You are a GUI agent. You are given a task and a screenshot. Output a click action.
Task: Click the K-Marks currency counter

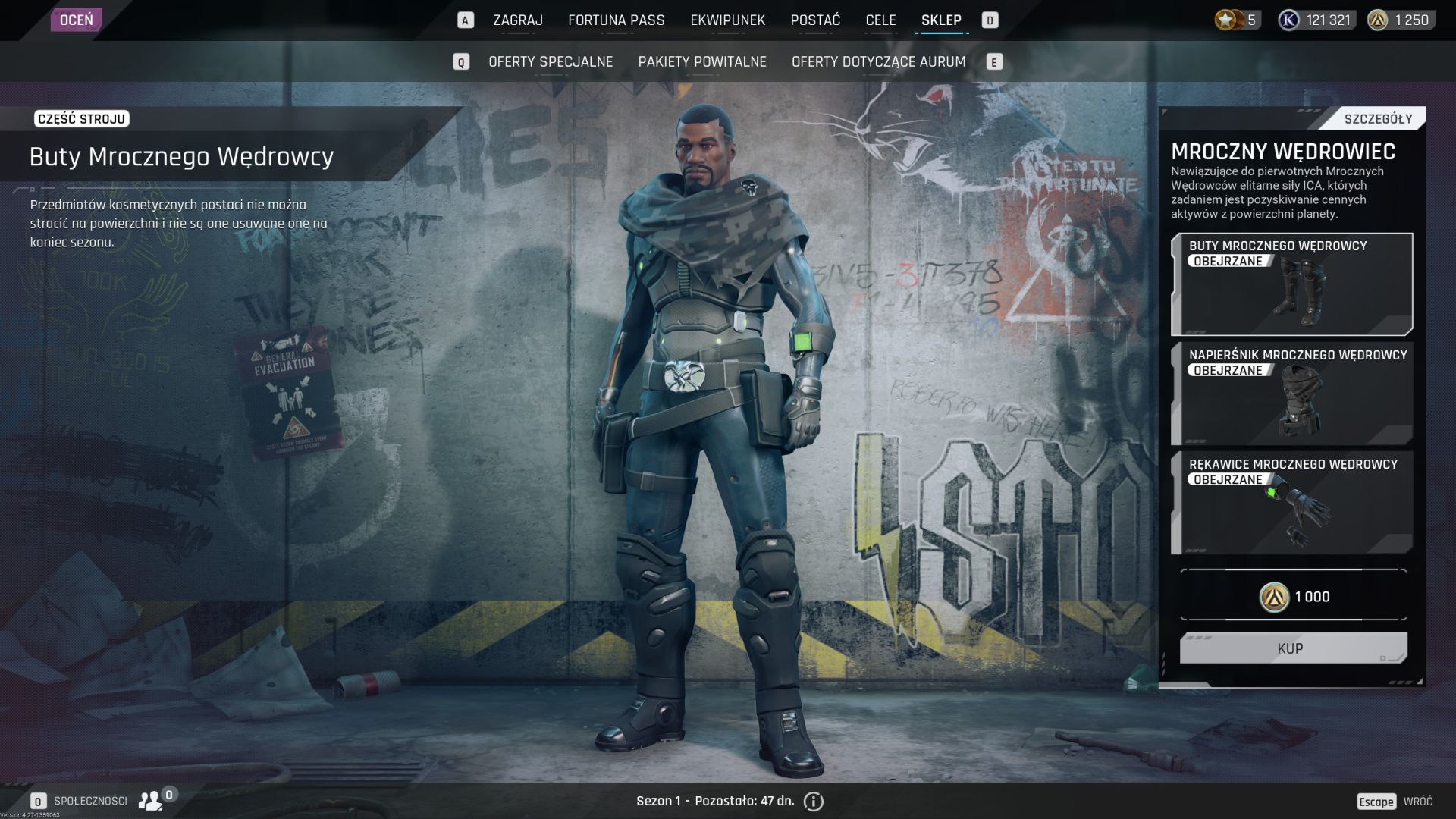(x=1316, y=20)
